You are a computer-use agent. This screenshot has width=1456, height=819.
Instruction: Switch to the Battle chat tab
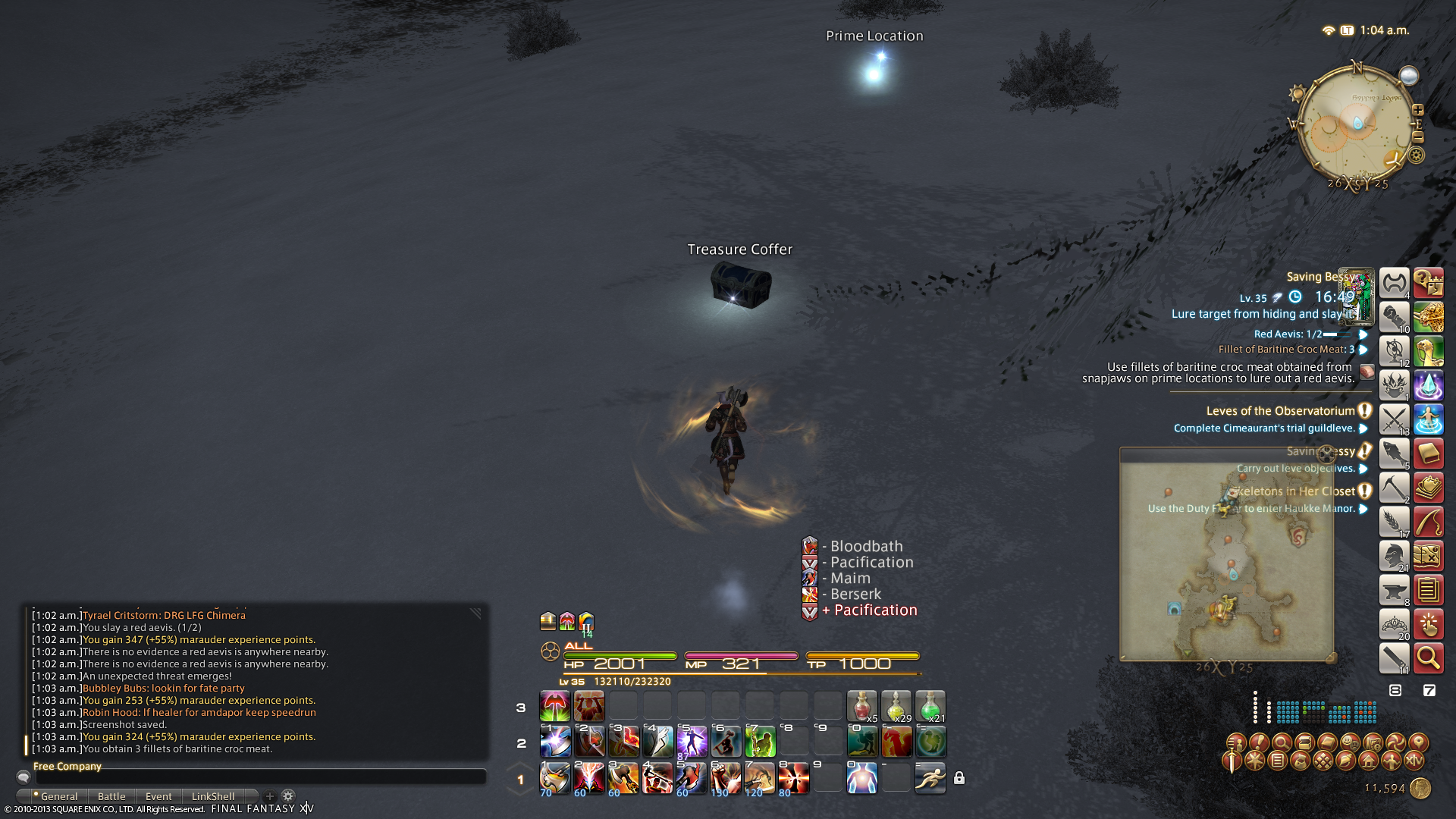111,796
